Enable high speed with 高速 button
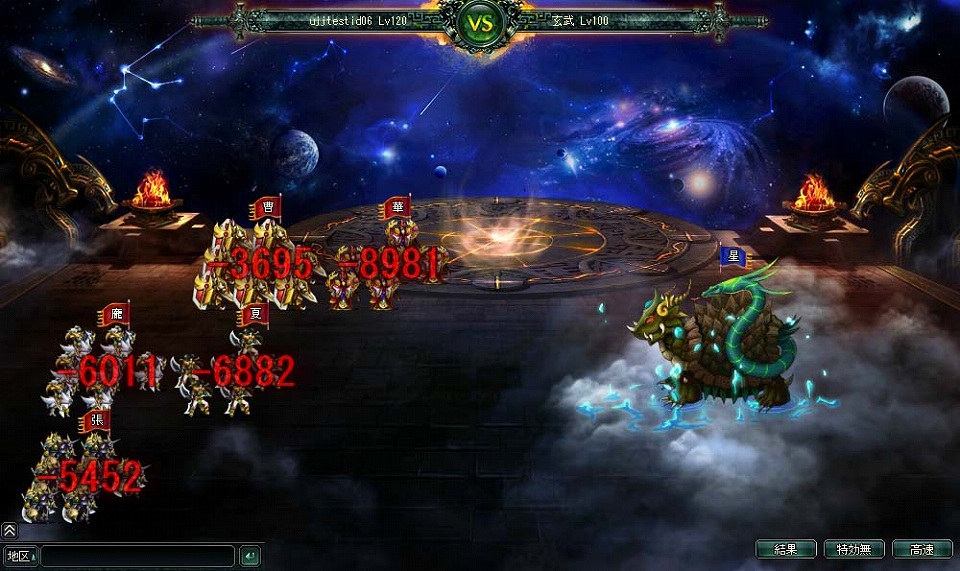 922,549
